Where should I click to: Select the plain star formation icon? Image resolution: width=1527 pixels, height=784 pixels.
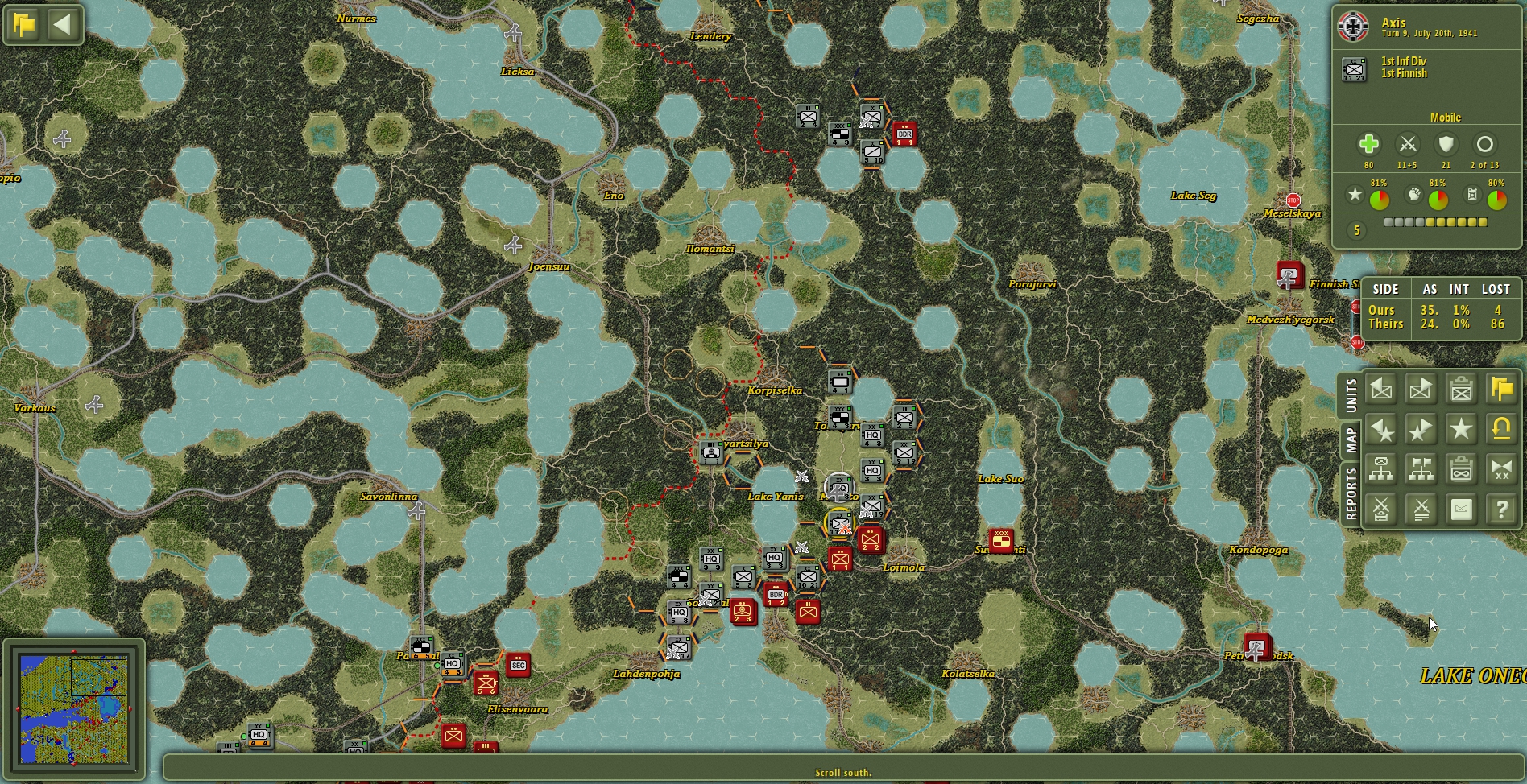(x=1460, y=430)
